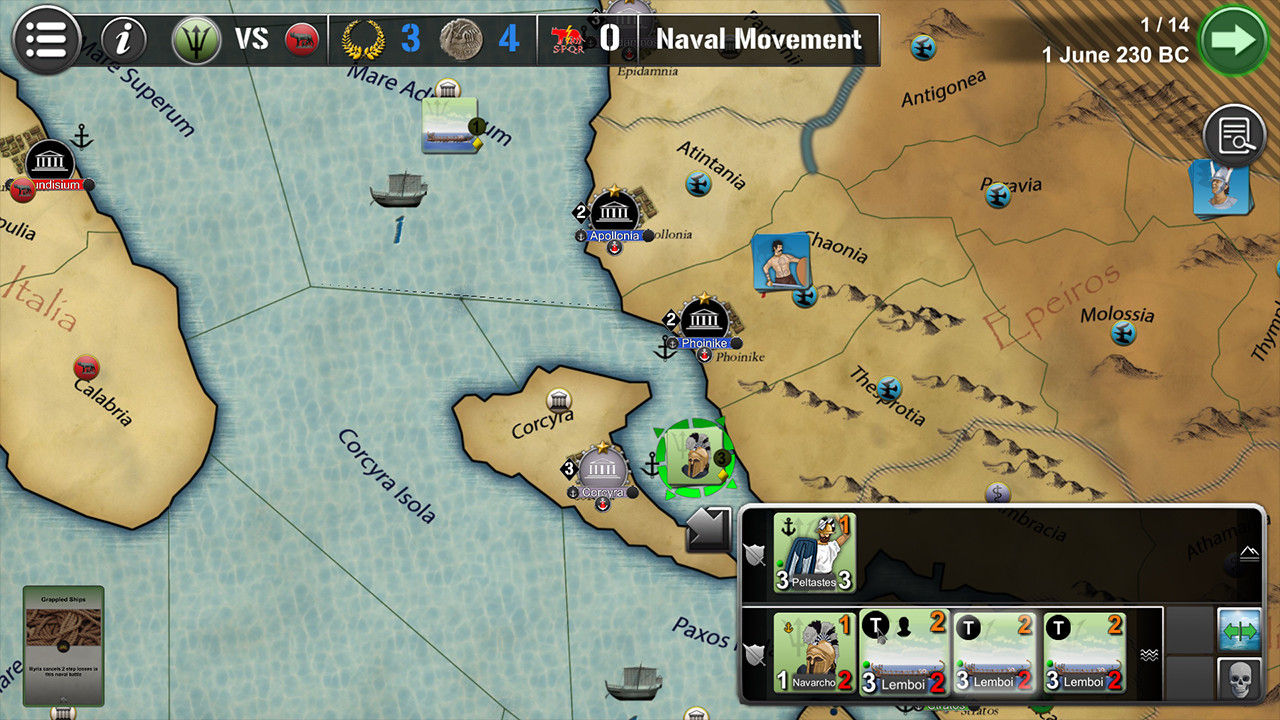Select the Peltastes unit card

coord(814,553)
